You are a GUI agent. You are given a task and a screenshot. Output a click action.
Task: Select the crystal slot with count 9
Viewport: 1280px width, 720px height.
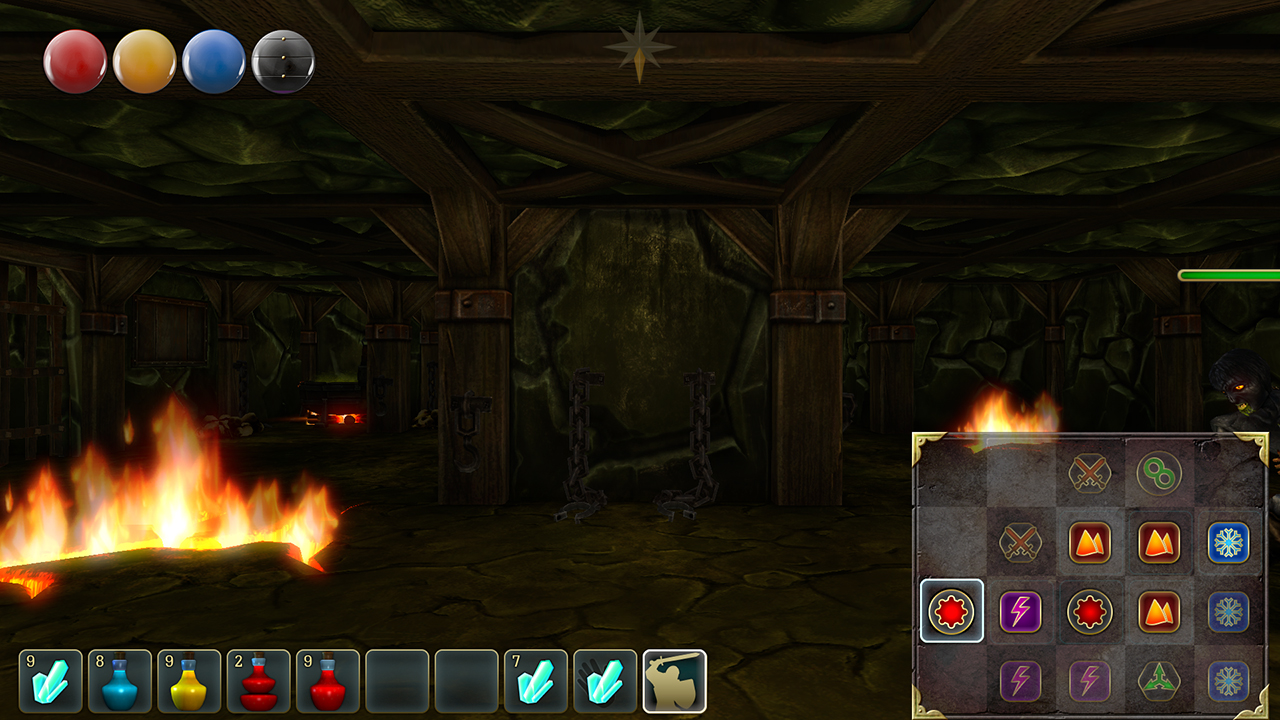click(x=50, y=681)
